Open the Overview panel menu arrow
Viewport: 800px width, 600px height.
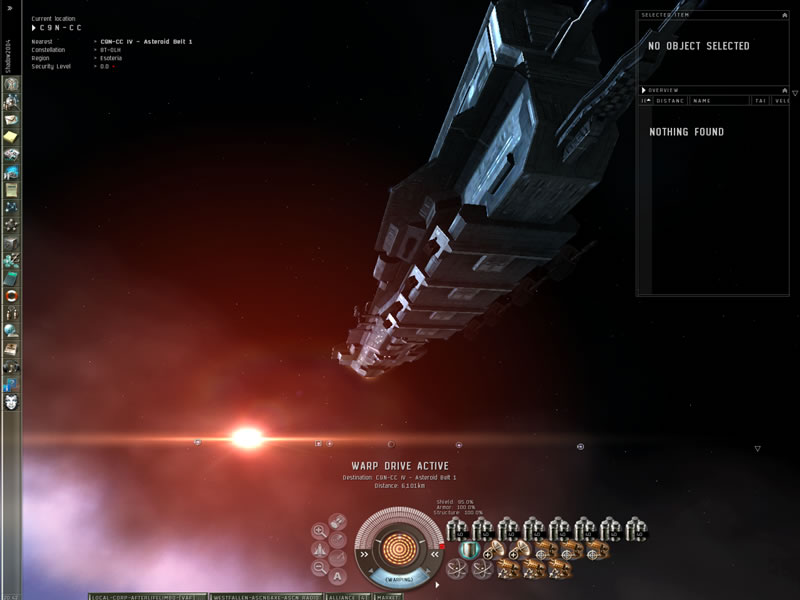tap(644, 90)
